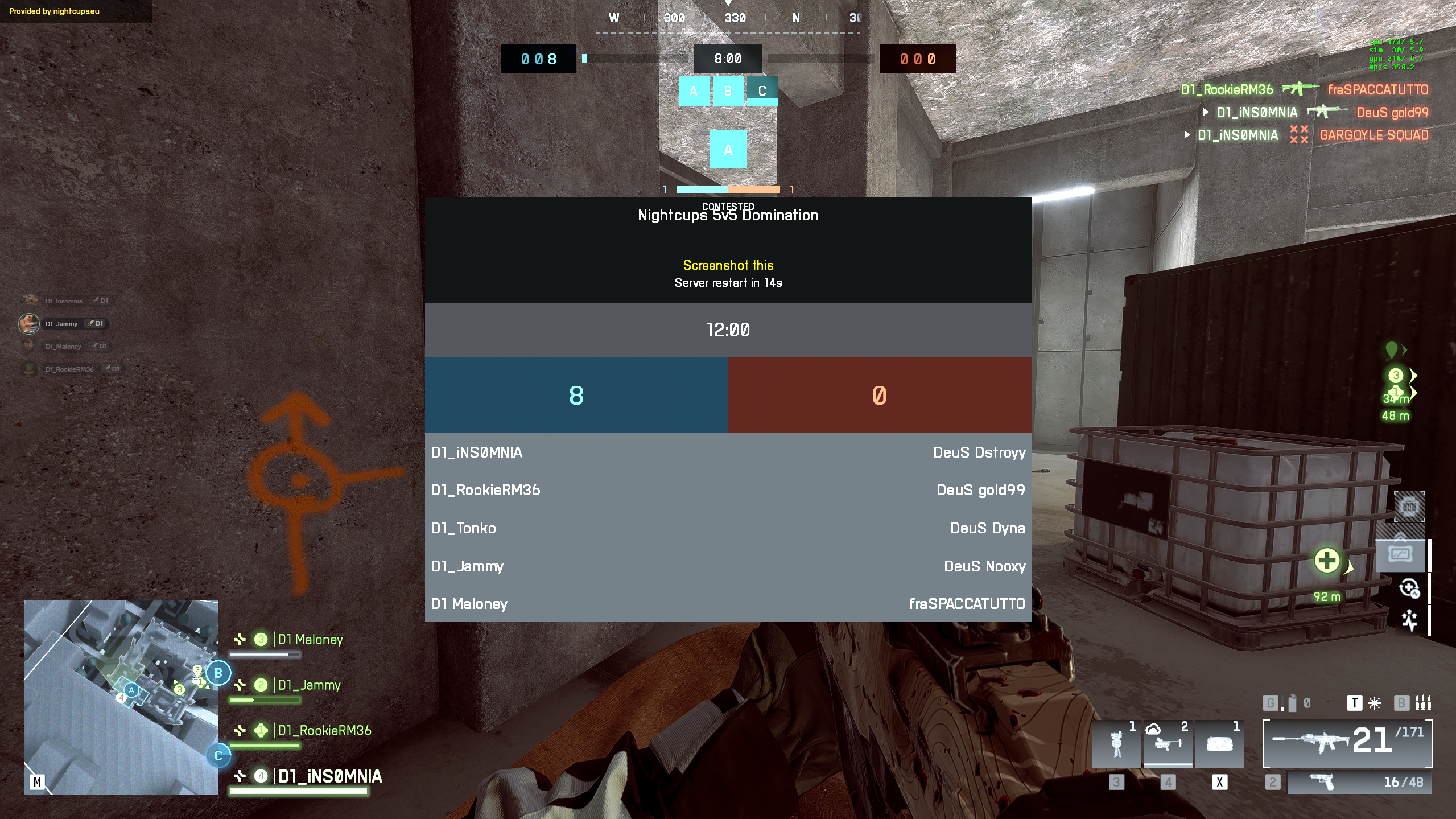
Task: Select the gadget slot above key 3
Action: click(1116, 743)
